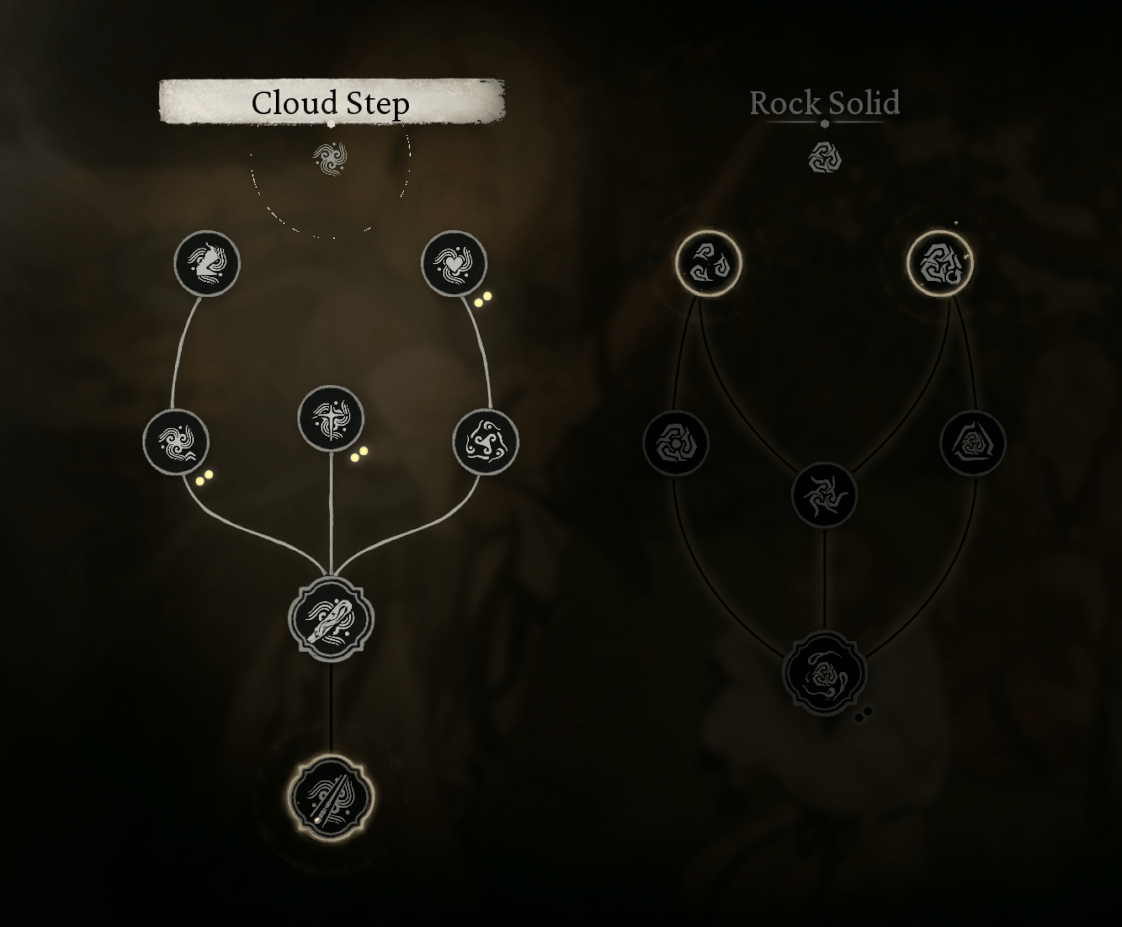Open the spiral cloud node with sparkles in Cloud Step
1122x927 pixels.
tap(176, 442)
